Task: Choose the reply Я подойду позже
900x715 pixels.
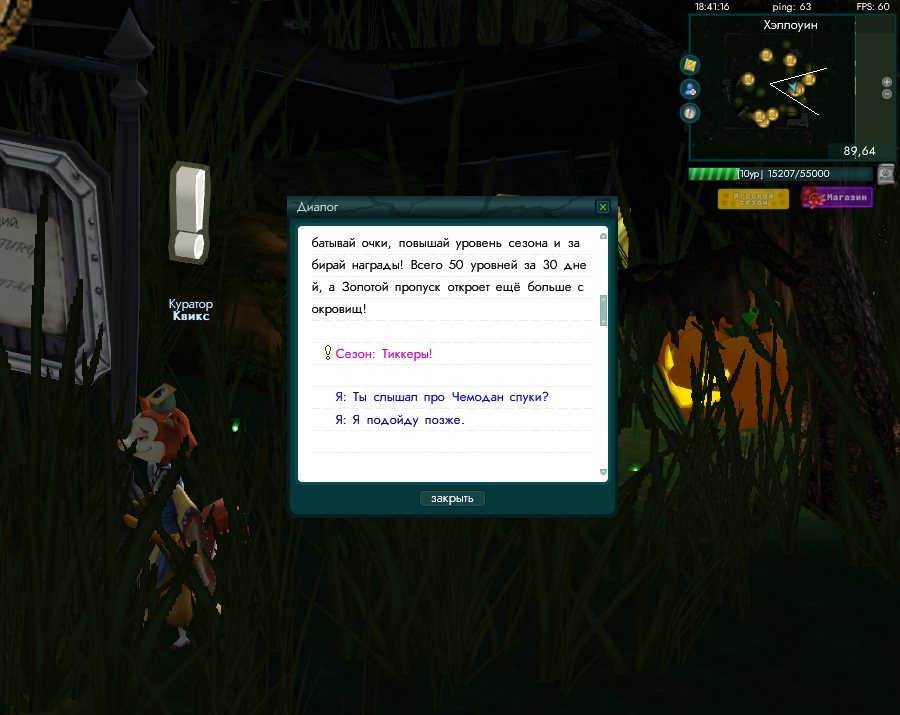Action: (399, 420)
